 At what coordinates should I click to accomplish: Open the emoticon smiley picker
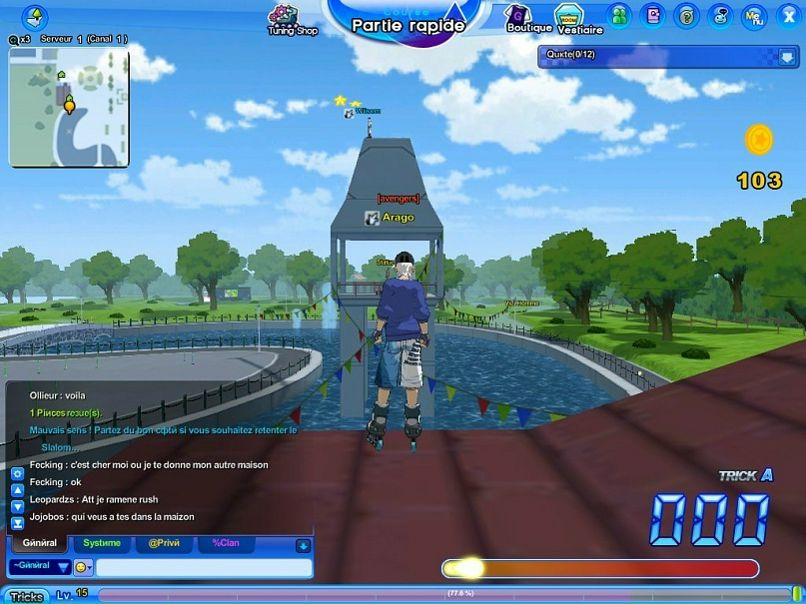[82, 567]
